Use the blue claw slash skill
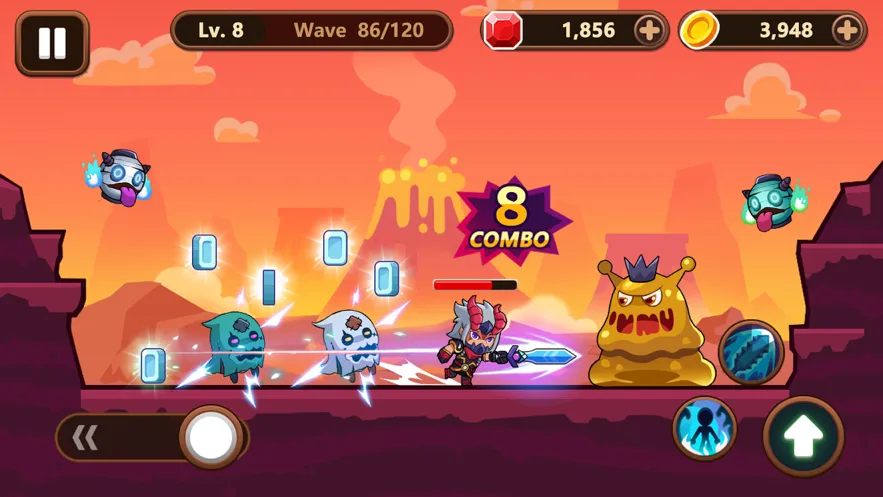Screen dimensions: 883x497 click(750, 353)
